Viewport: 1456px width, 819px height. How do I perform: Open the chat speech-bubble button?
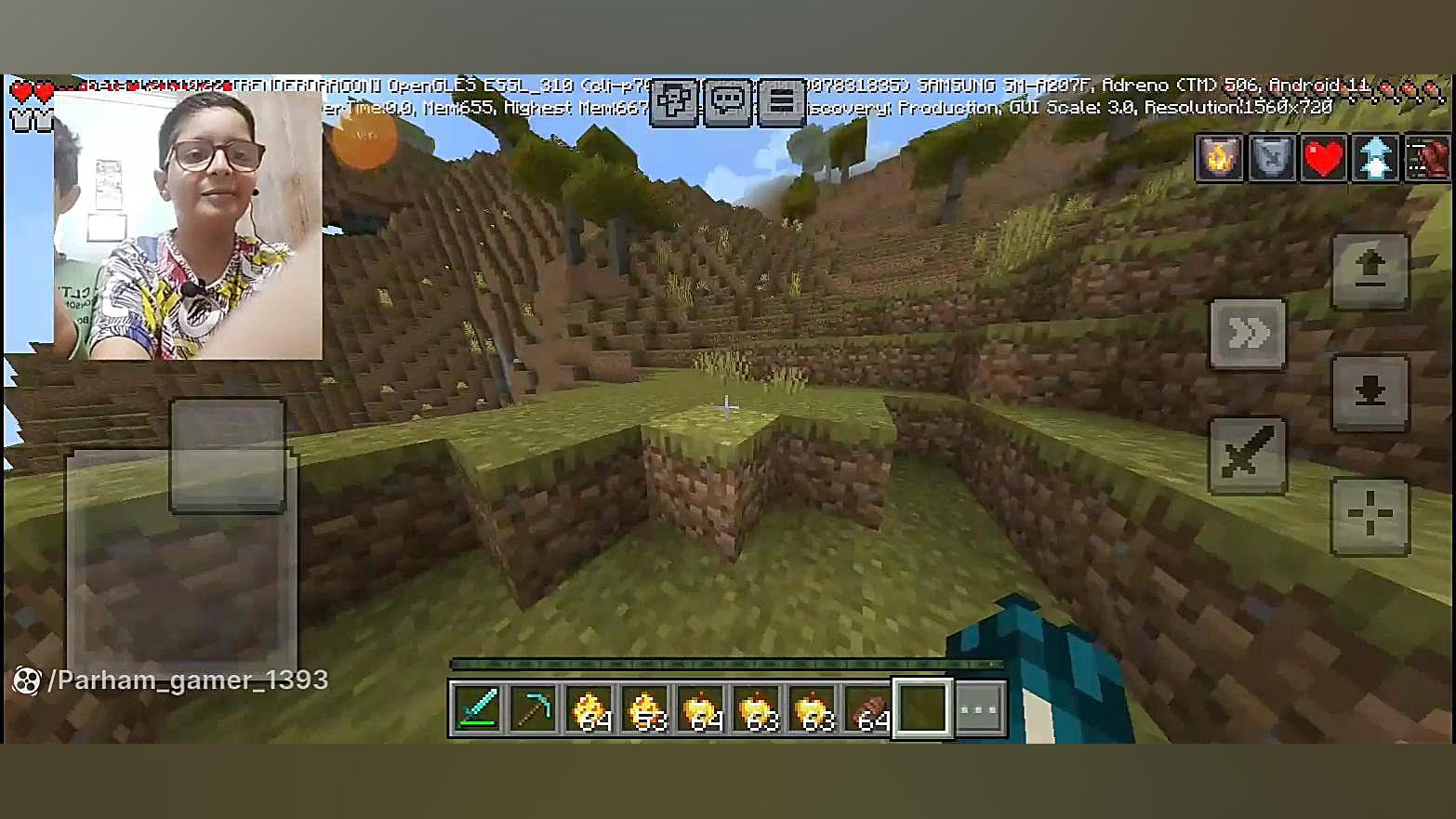(728, 101)
